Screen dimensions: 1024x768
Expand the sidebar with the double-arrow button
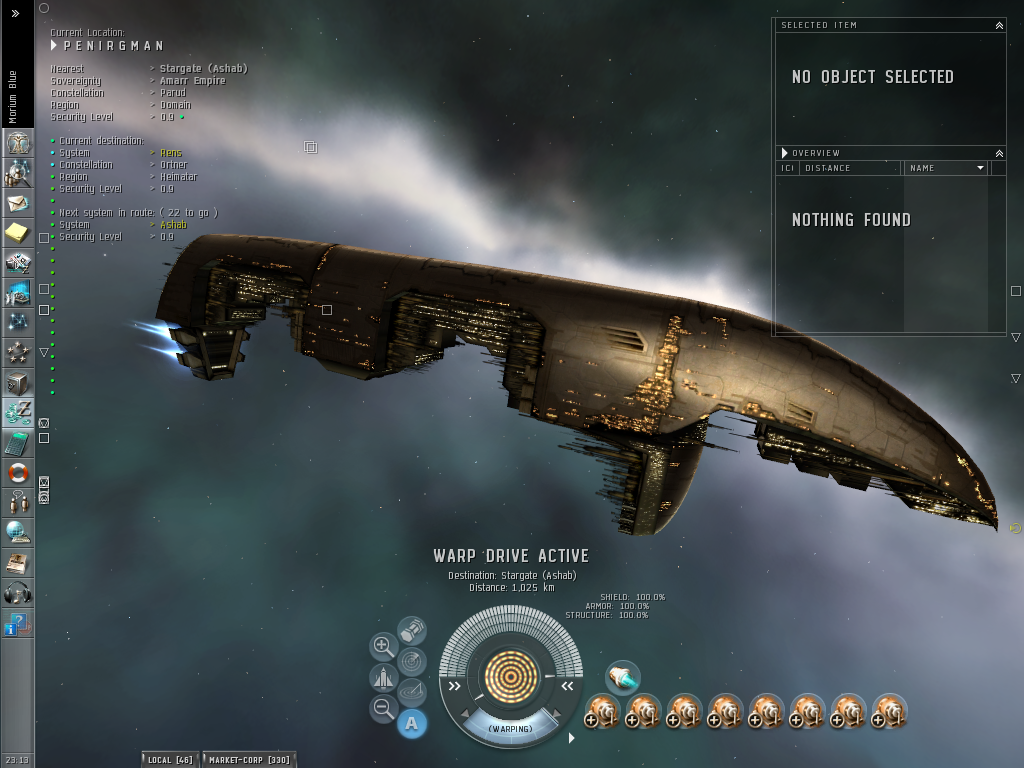click(16, 14)
